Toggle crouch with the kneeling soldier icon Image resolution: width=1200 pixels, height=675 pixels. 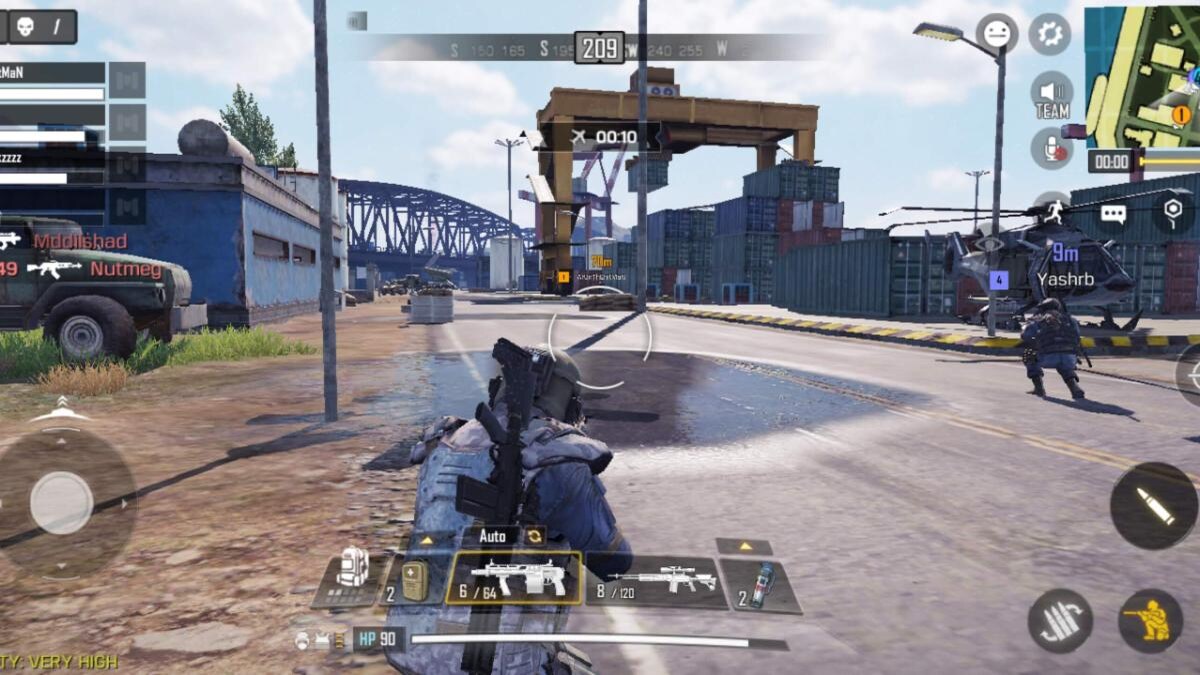1149,620
